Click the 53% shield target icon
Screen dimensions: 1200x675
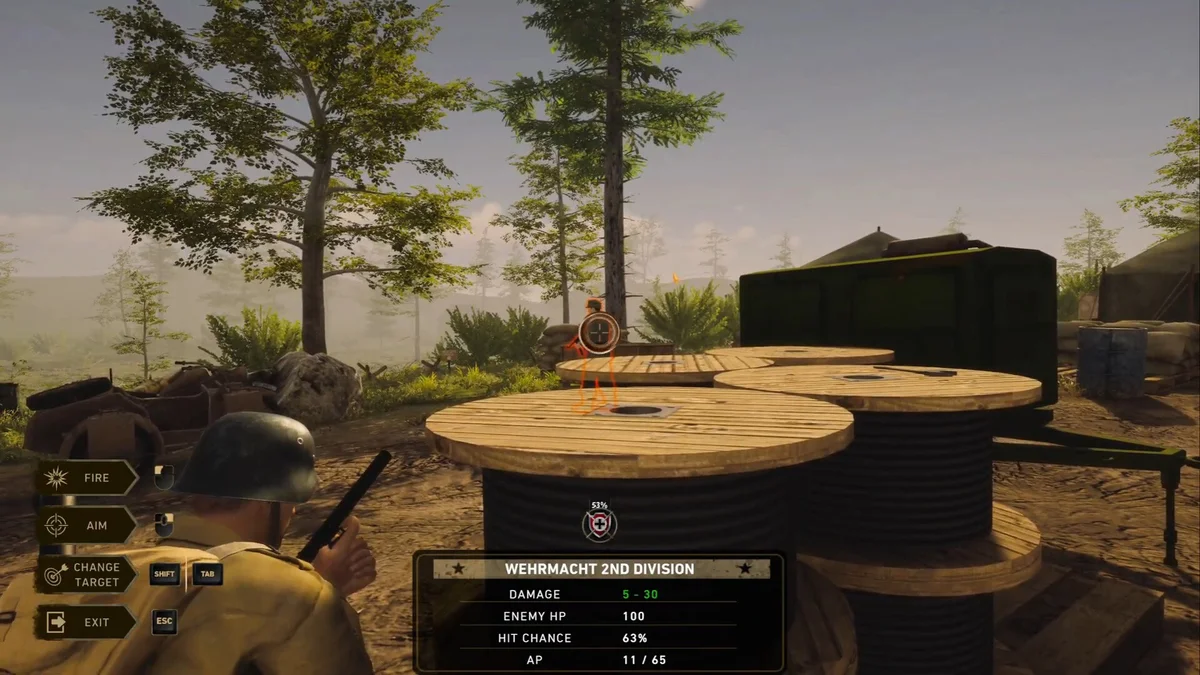pyautogui.click(x=600, y=525)
